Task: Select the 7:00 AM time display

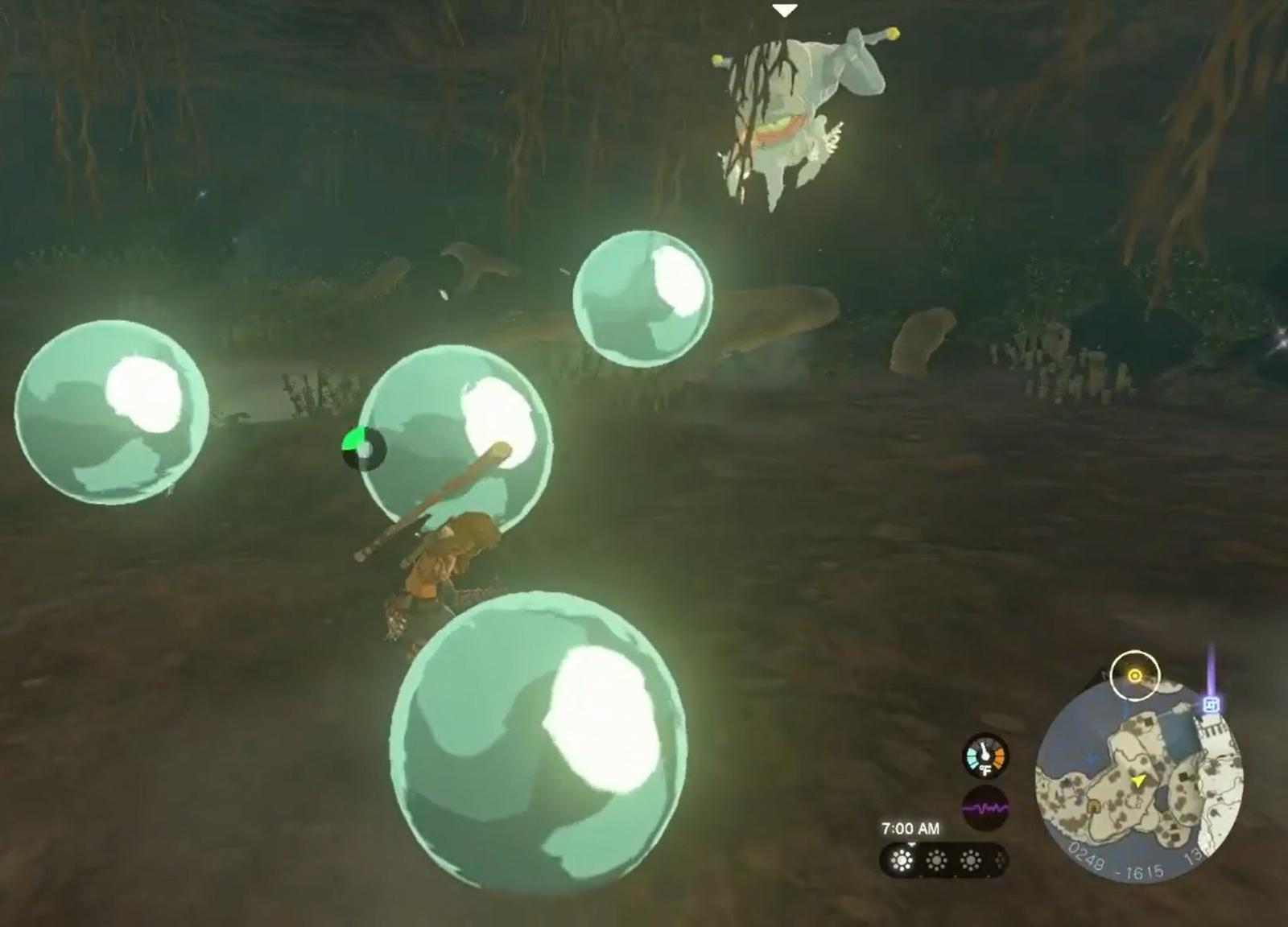Action: click(911, 829)
